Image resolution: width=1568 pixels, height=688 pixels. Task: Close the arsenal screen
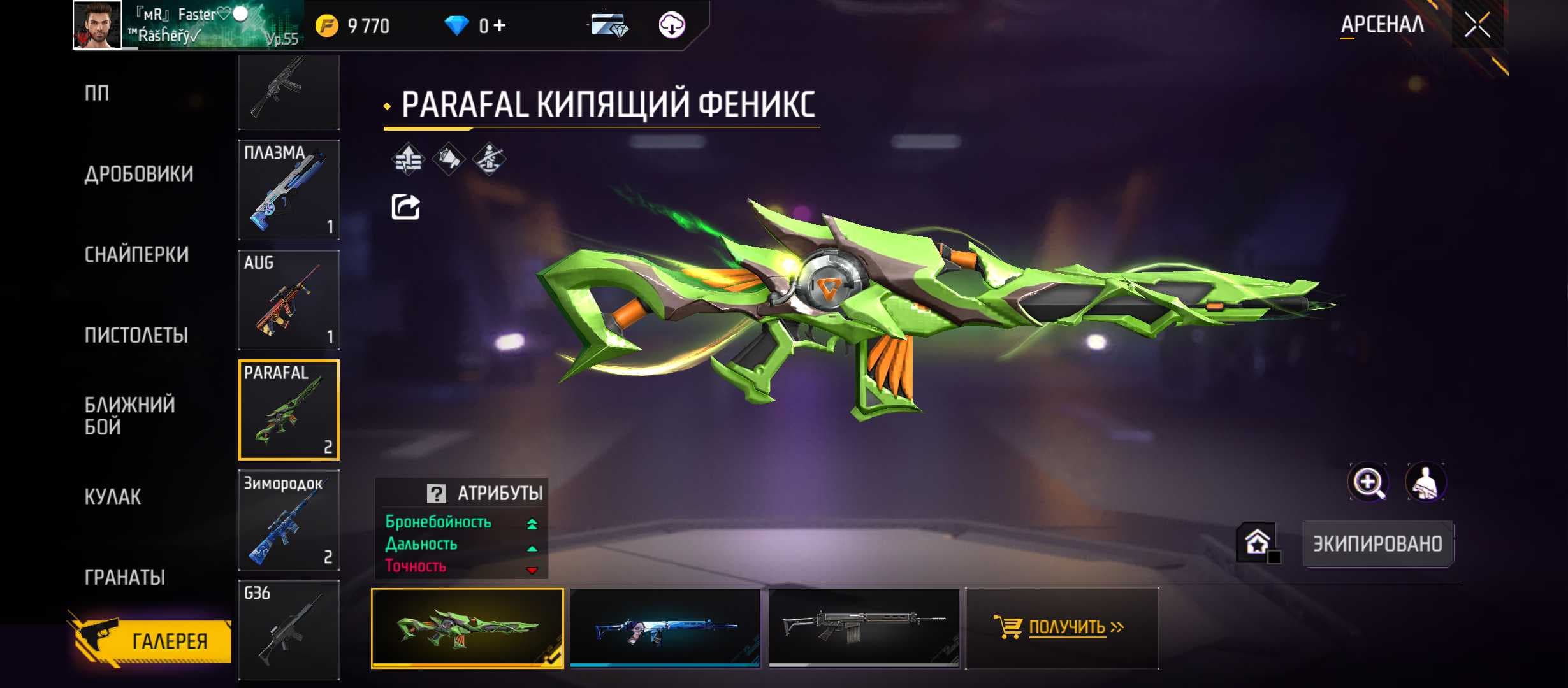tap(1477, 25)
